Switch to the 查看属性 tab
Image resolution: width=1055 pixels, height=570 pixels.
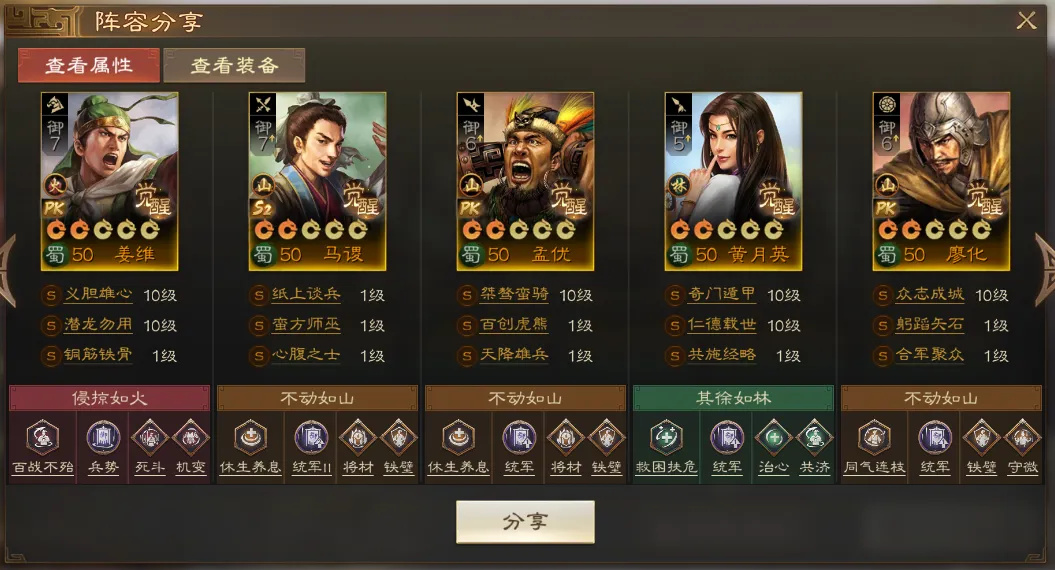click(x=88, y=66)
